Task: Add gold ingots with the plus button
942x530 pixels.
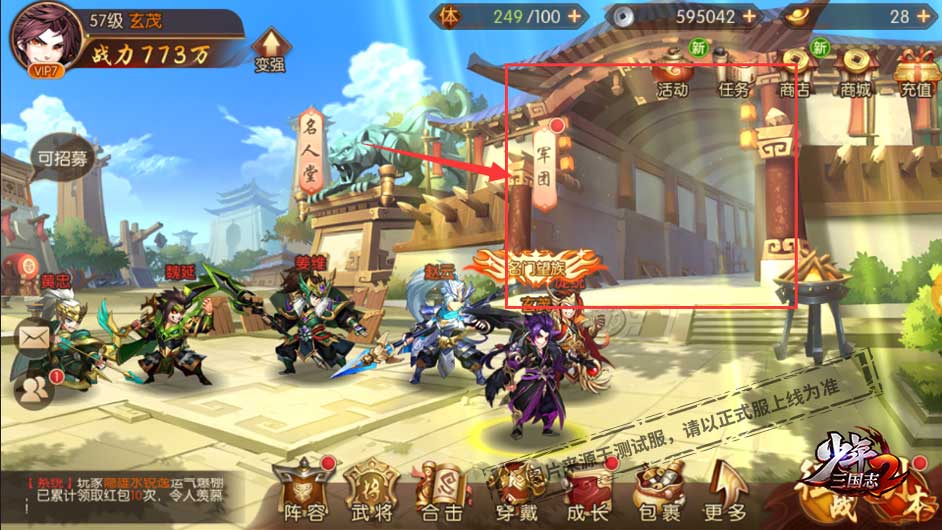Action: (925, 17)
